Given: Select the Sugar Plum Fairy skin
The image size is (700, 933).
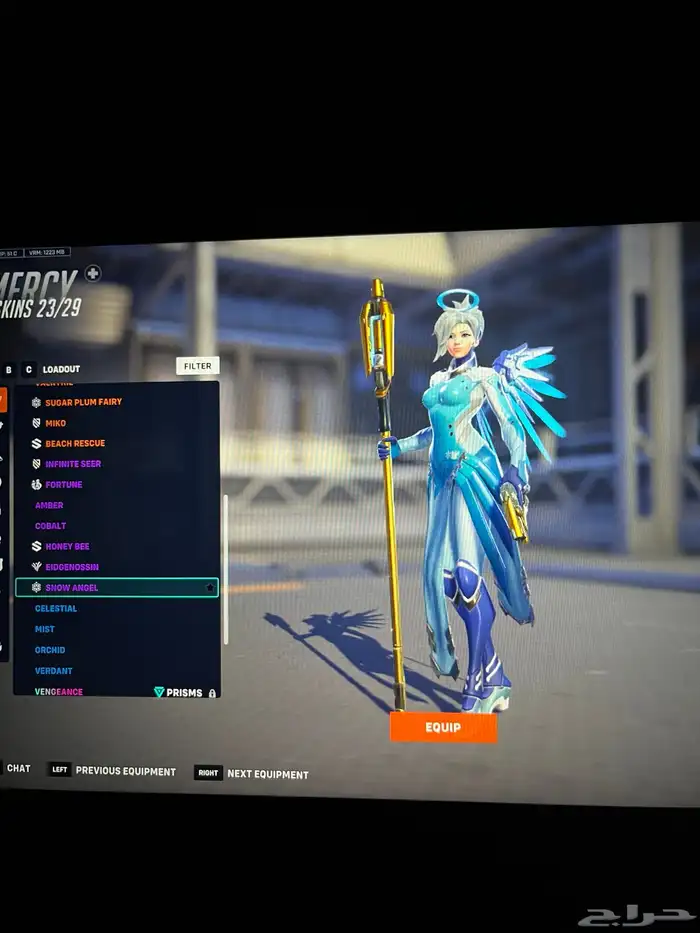Looking at the screenshot, I should pos(83,402).
